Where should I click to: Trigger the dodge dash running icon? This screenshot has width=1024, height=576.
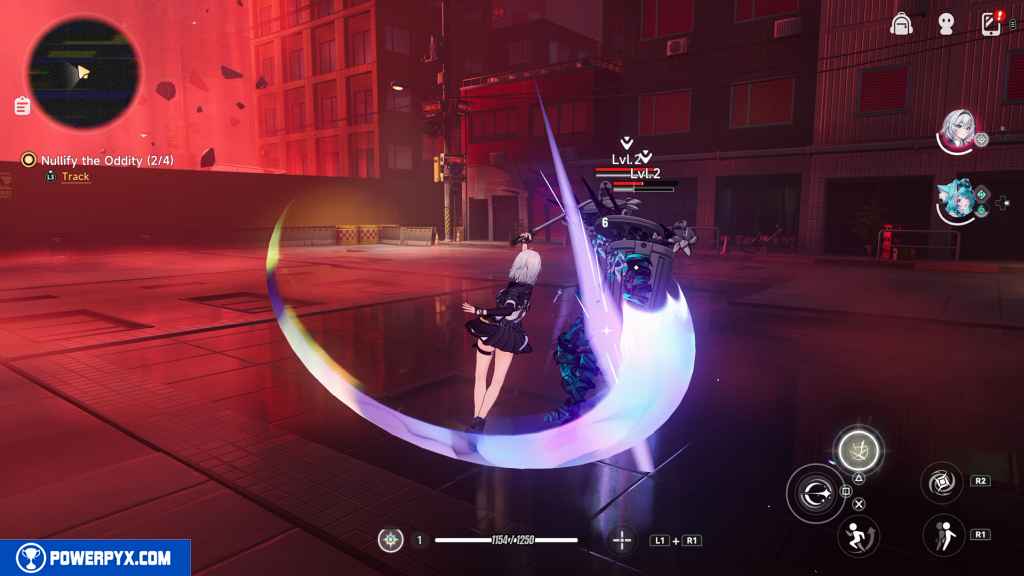point(858,535)
